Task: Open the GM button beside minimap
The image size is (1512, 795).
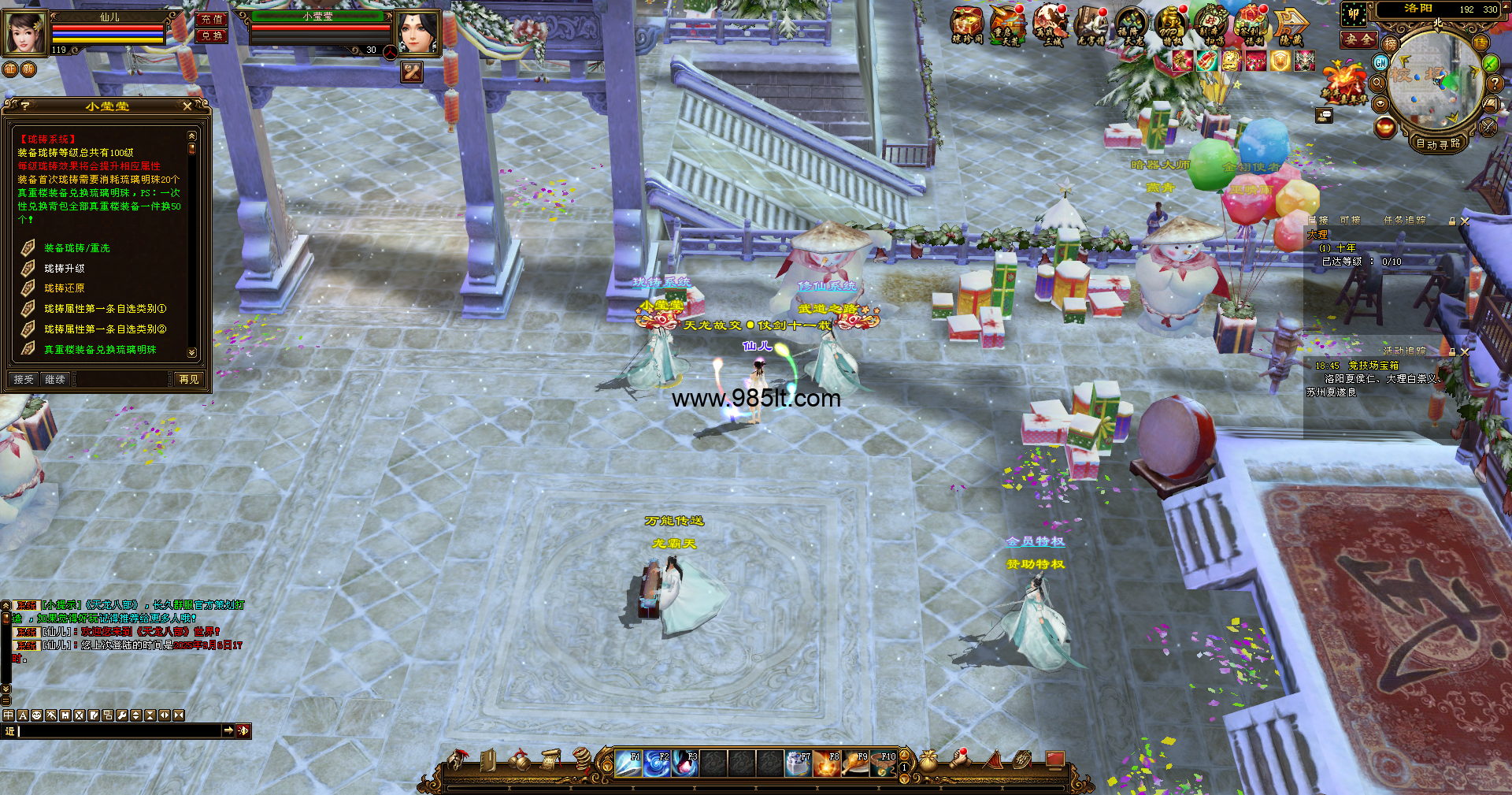Action: pyautogui.click(x=1381, y=62)
